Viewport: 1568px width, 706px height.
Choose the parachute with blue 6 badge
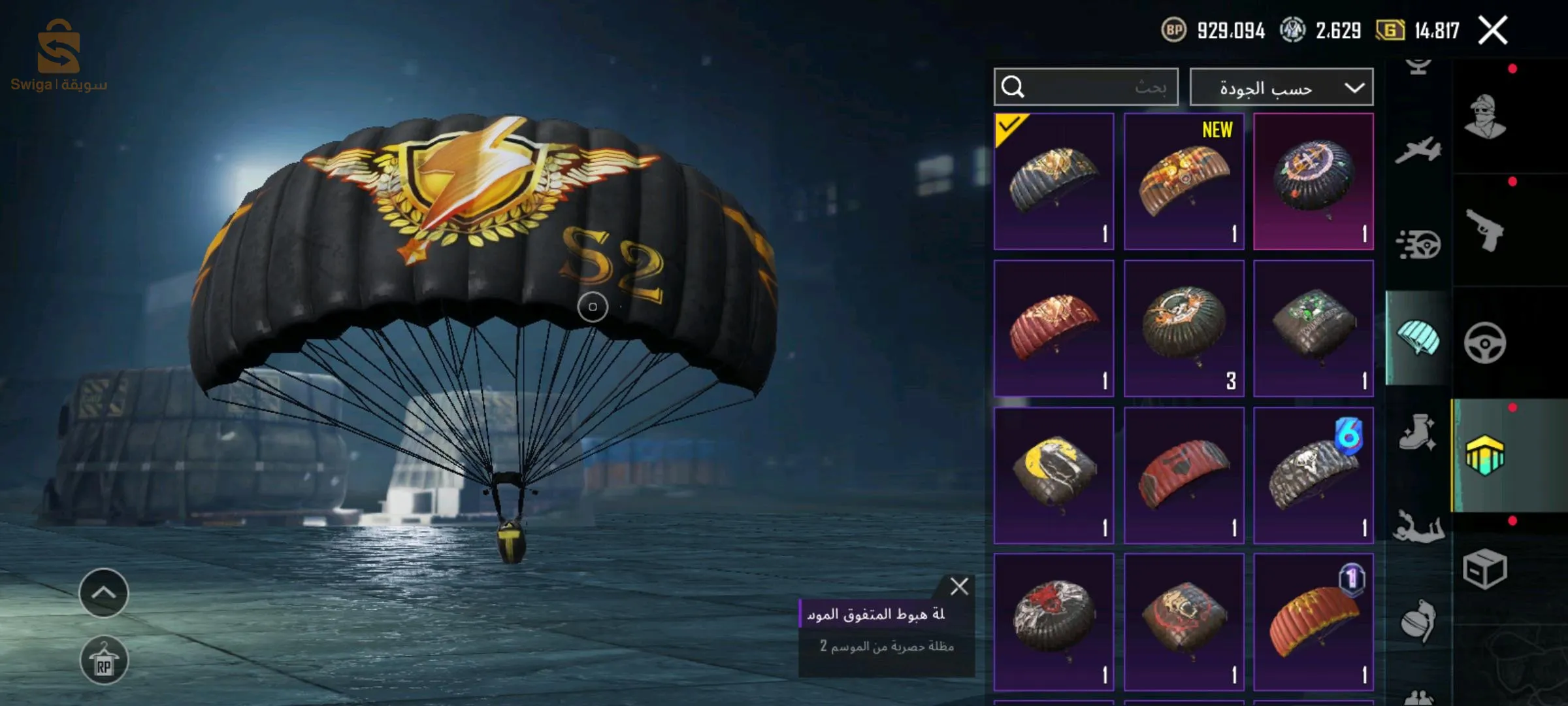point(1313,475)
